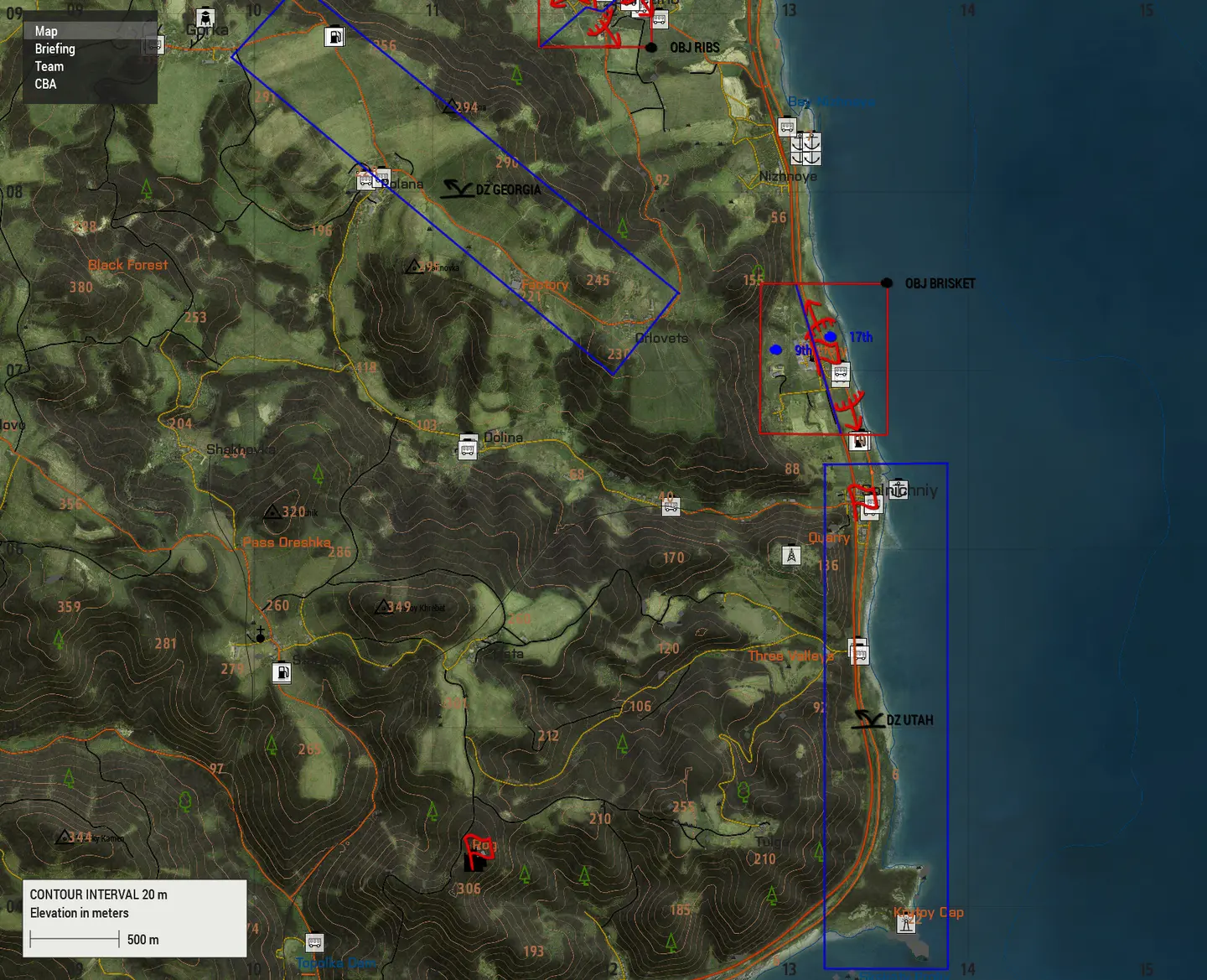Open the Briefing section

click(x=54, y=49)
